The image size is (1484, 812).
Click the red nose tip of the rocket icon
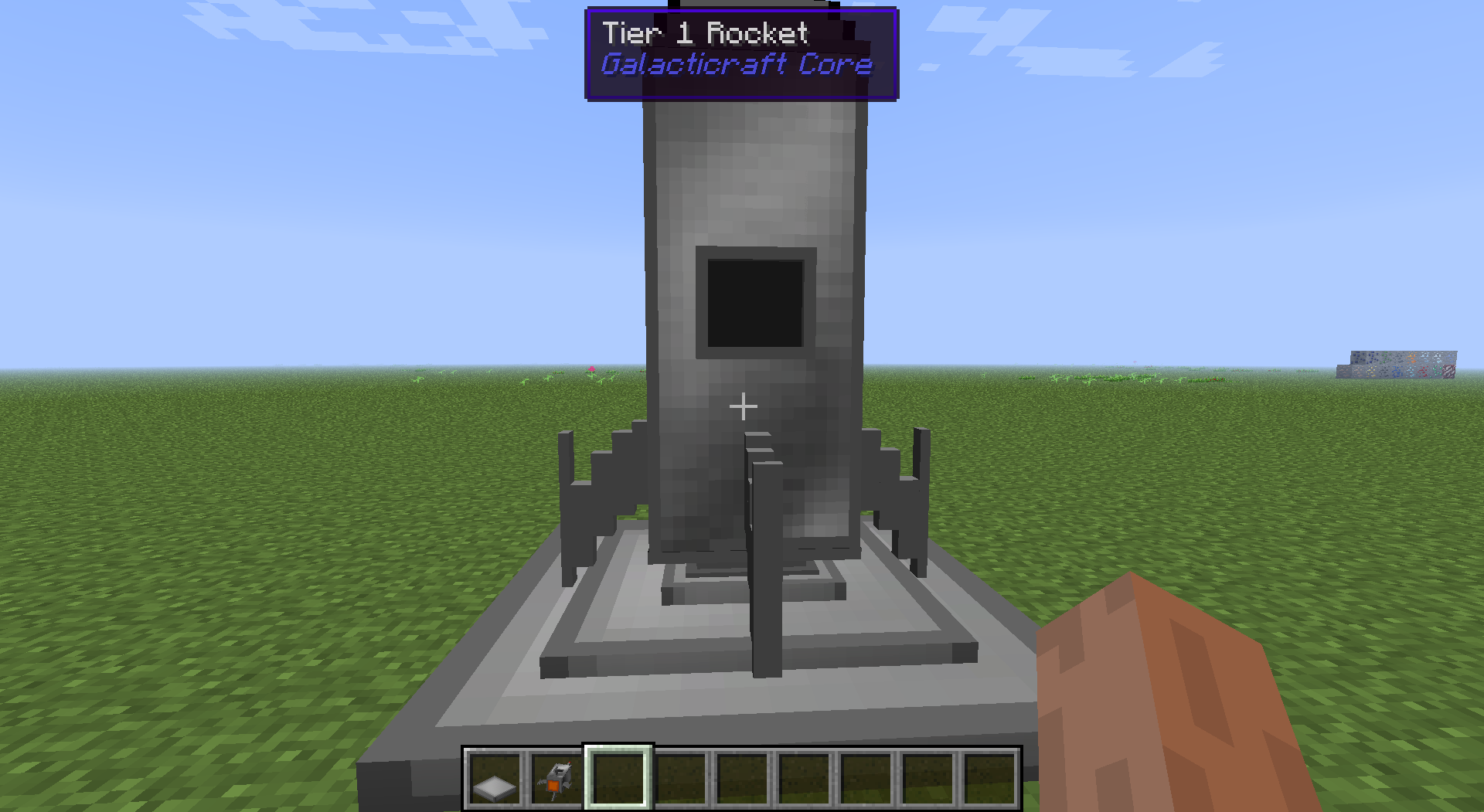click(570, 763)
